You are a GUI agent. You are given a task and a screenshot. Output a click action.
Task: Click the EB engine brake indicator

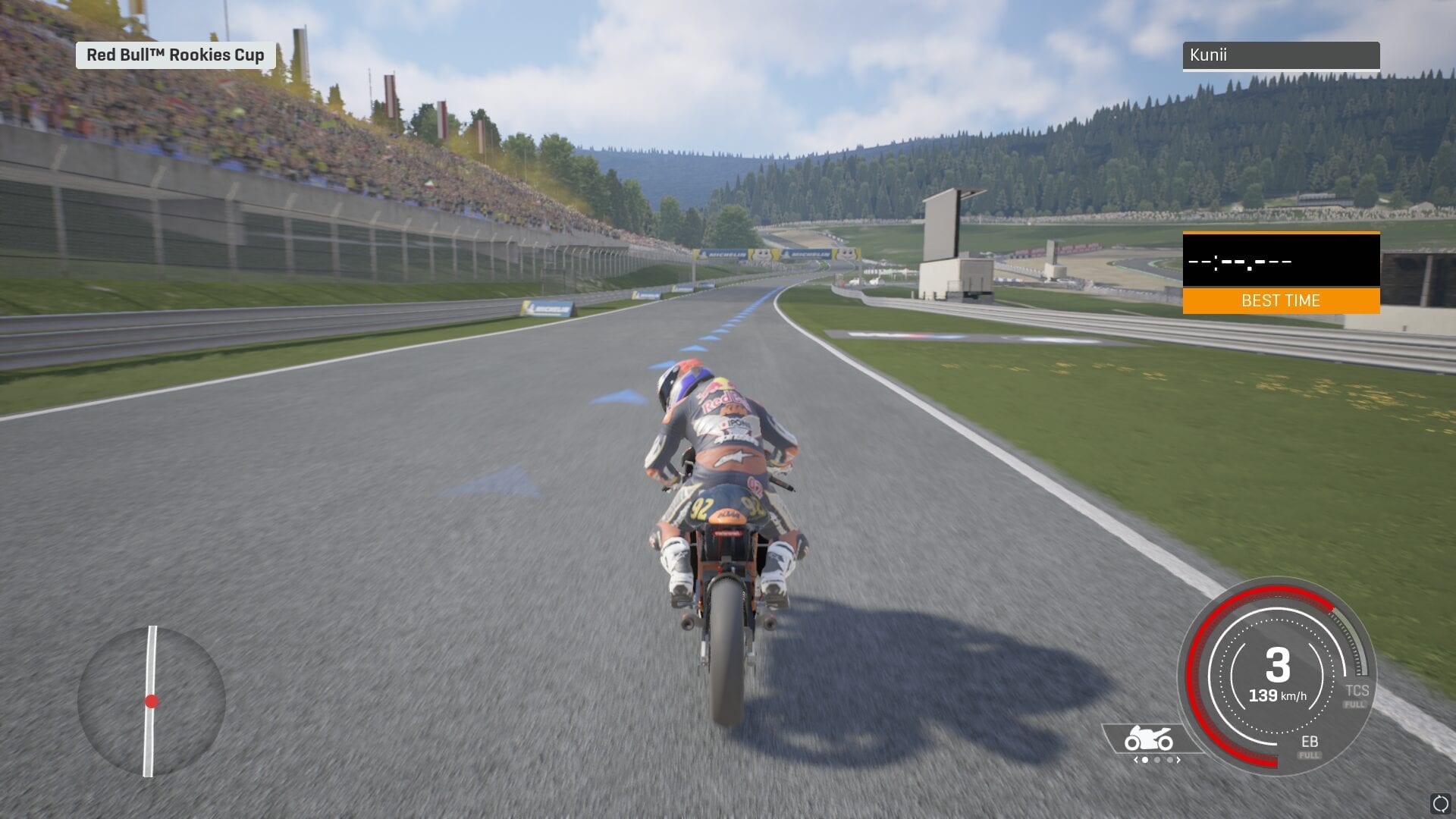(1309, 745)
